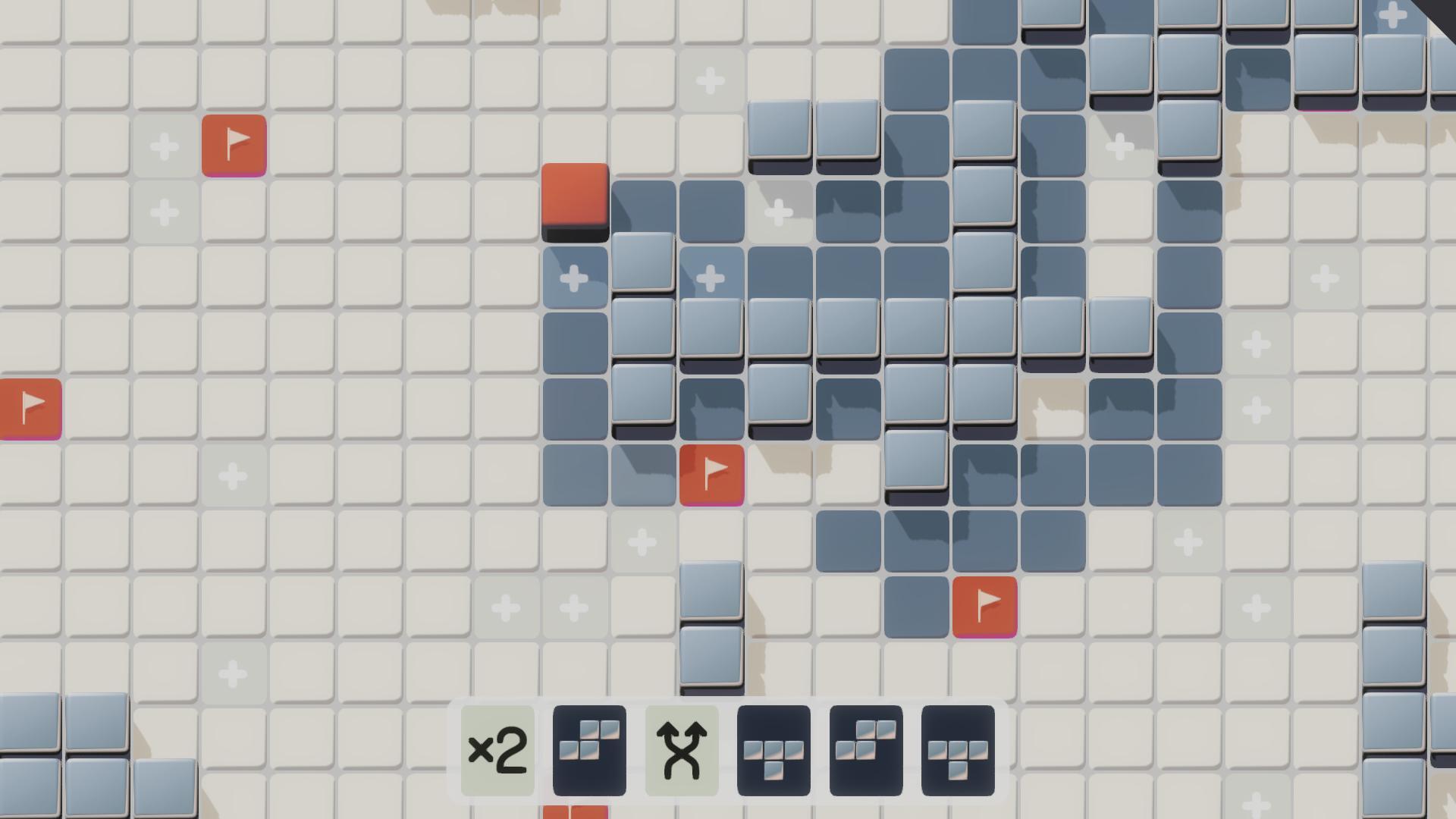Switch to the shuffle option in toolbar
Screen dimensions: 1456x819
tap(680, 749)
